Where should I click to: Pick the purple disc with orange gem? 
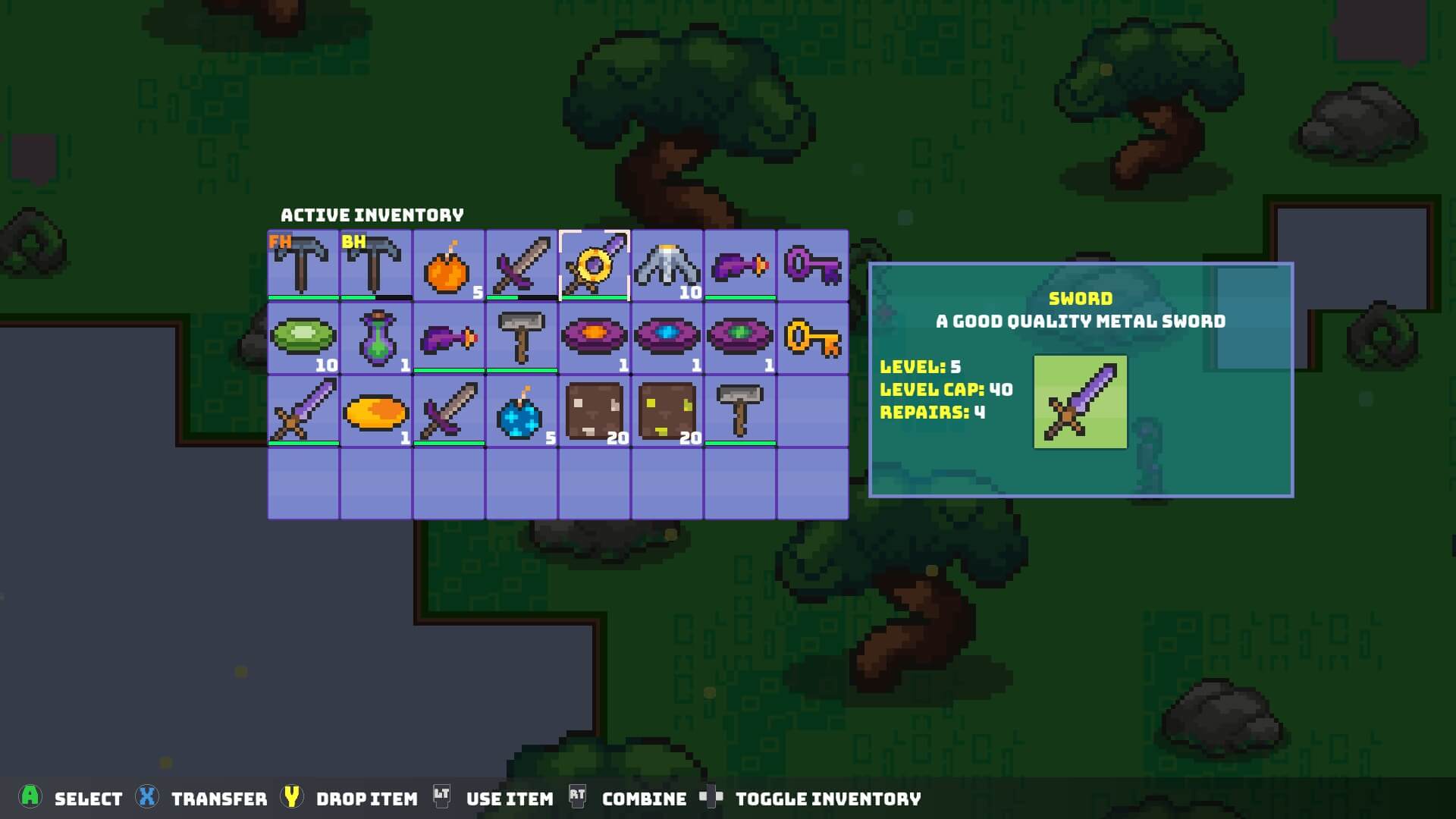click(x=595, y=338)
